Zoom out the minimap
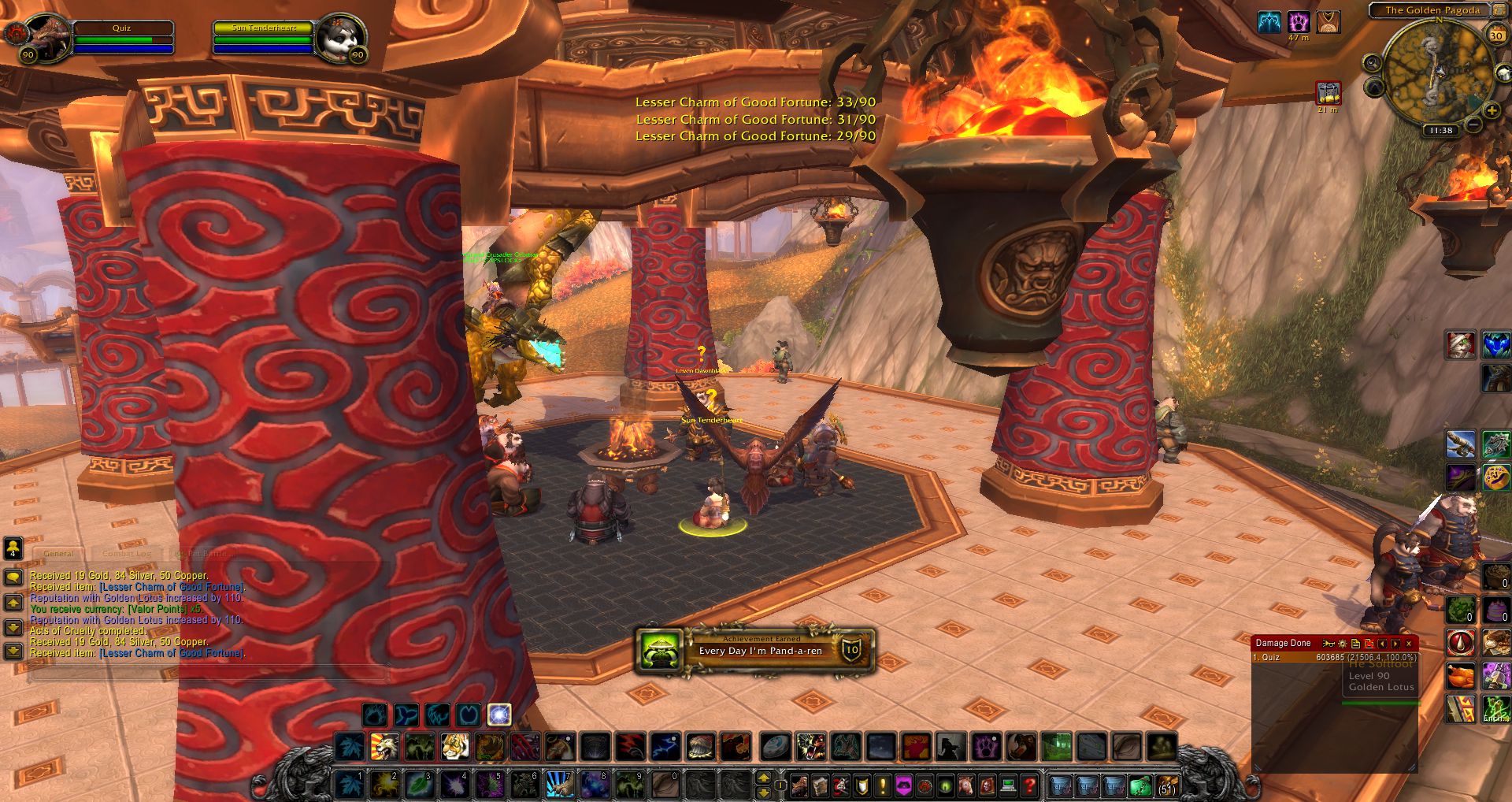 click(x=1472, y=125)
